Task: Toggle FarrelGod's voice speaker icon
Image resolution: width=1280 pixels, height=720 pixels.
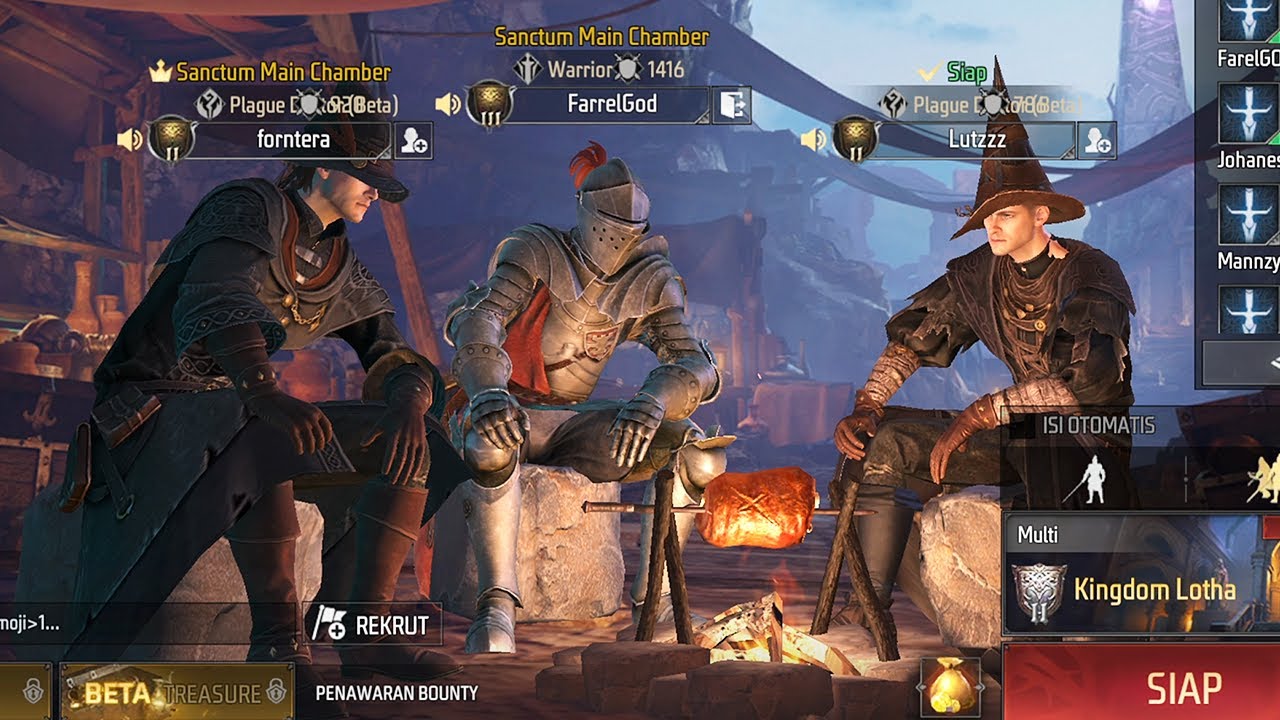Action: click(x=448, y=104)
